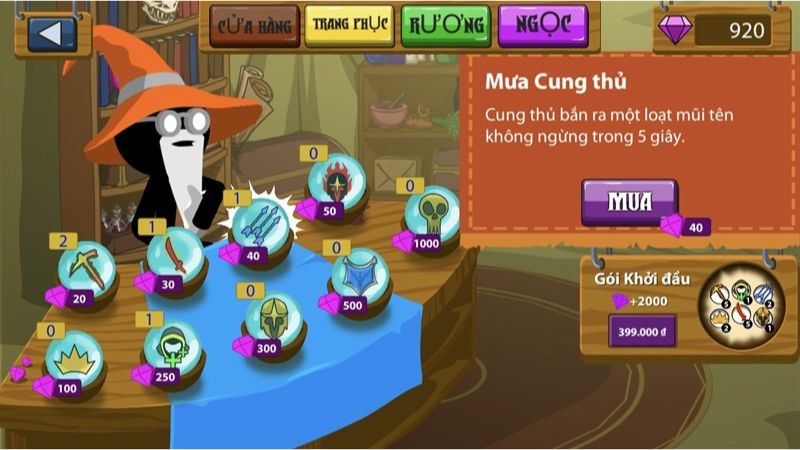Buy the archers with the Mua button

click(629, 201)
